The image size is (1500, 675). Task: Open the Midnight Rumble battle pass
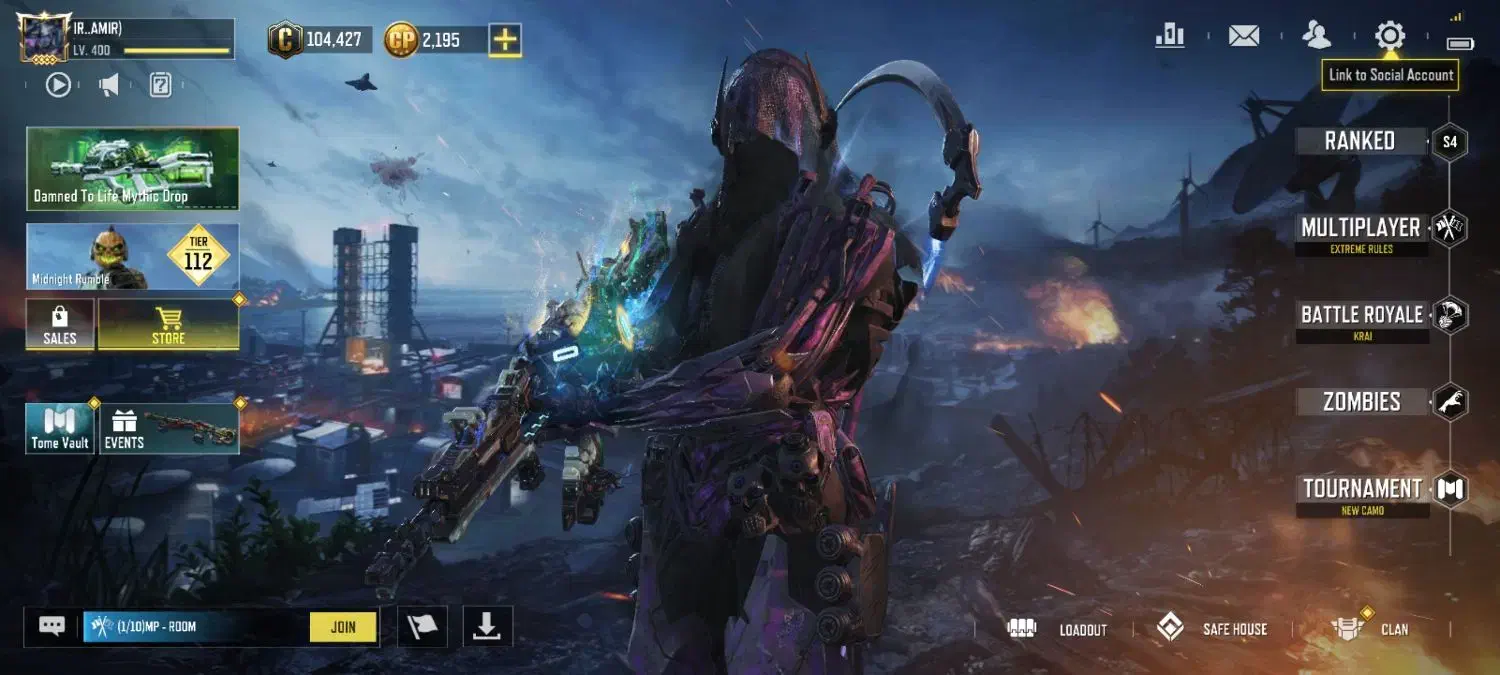(132, 257)
